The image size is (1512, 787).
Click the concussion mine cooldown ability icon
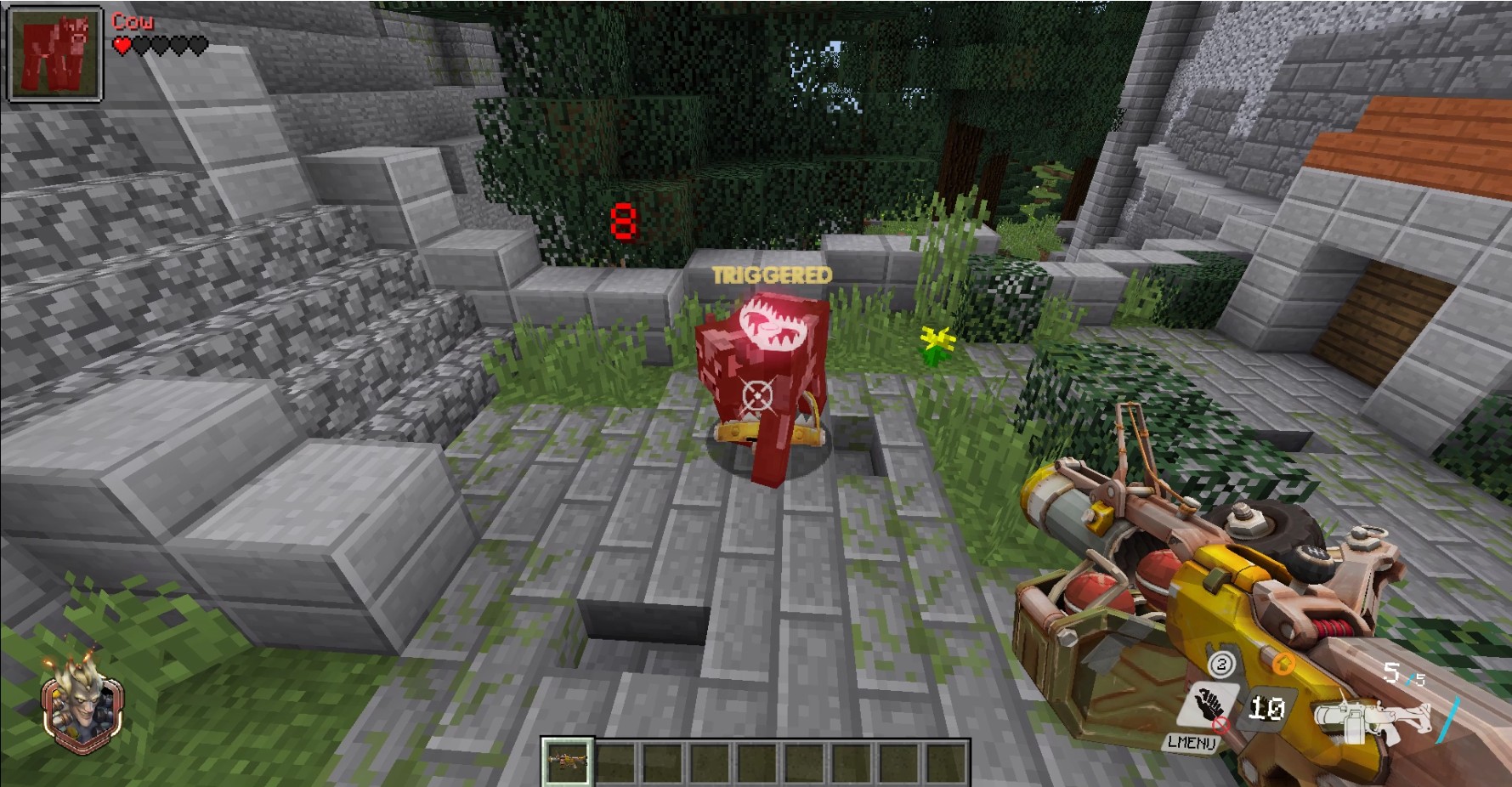(1266, 708)
